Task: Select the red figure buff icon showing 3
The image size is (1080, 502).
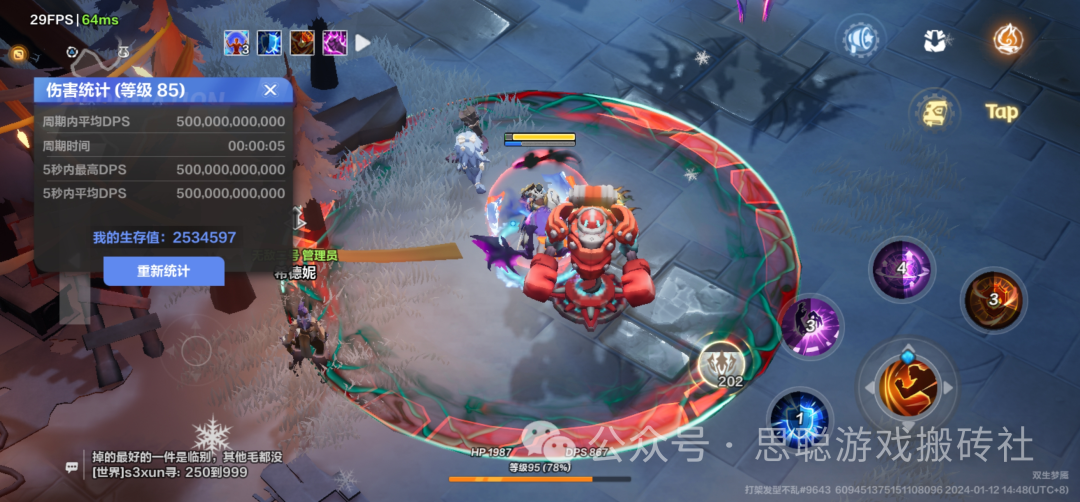Action: point(237,43)
